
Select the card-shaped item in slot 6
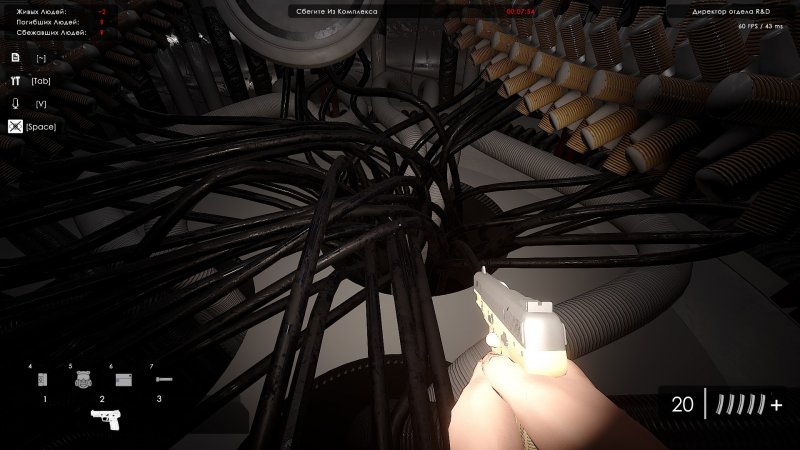click(x=123, y=380)
